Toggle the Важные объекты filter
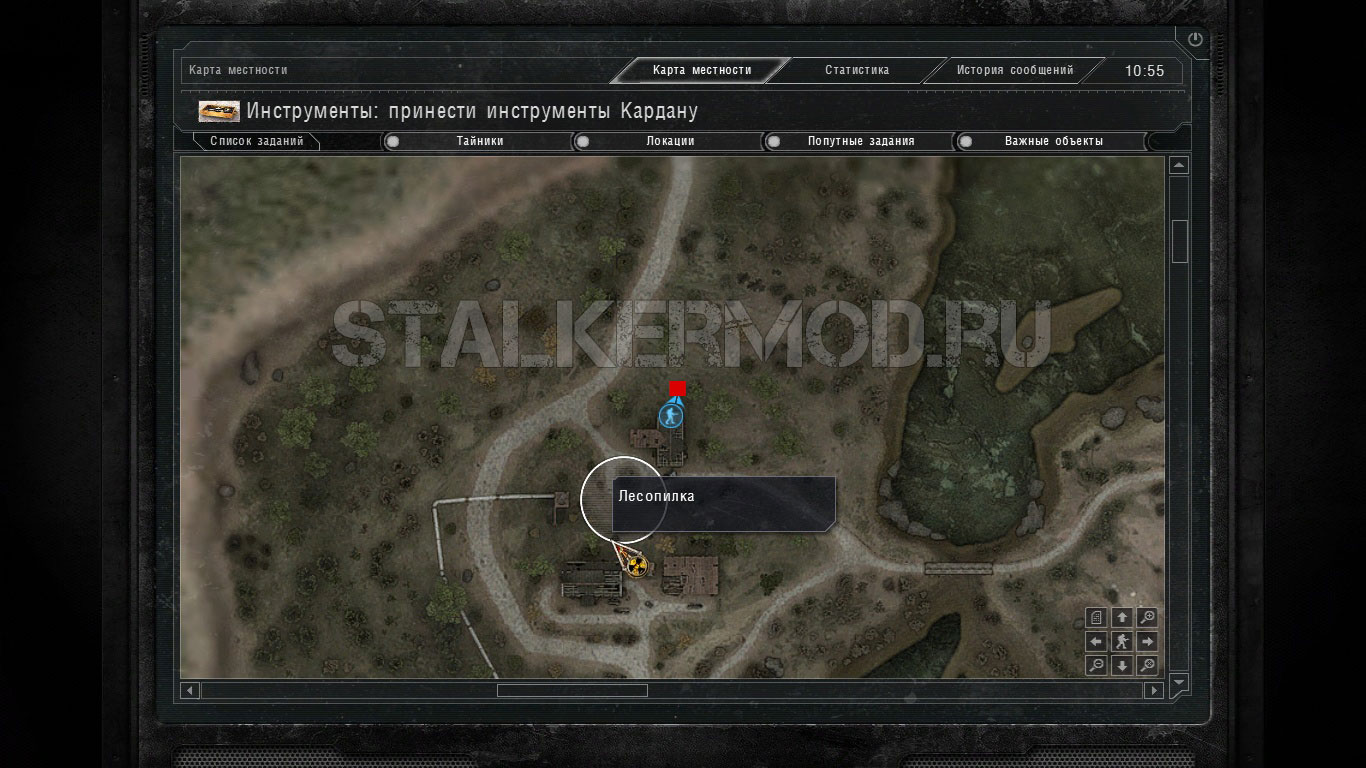This screenshot has width=1366, height=768. [966, 141]
